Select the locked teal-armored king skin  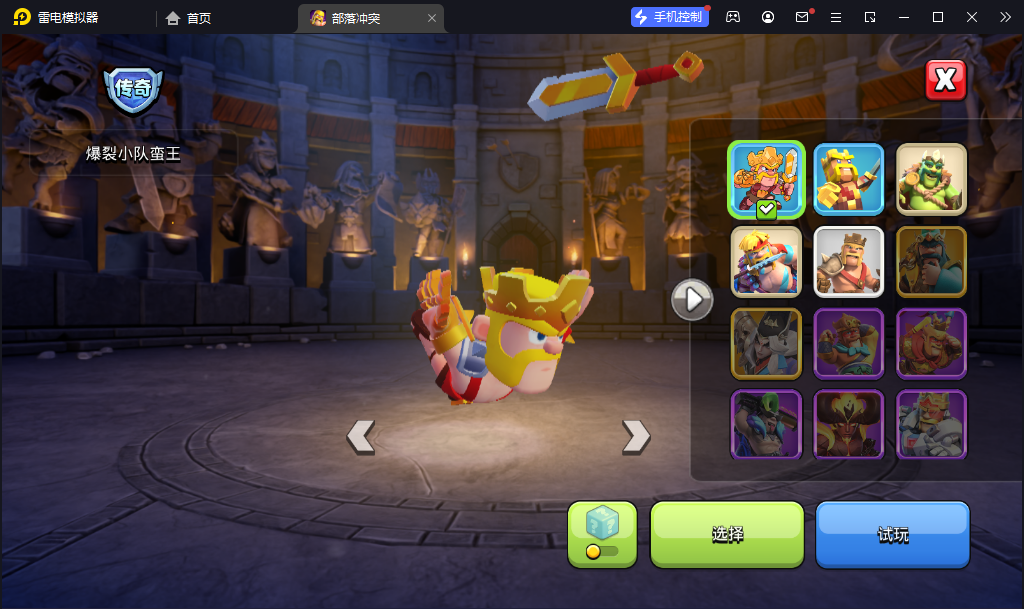point(931,262)
